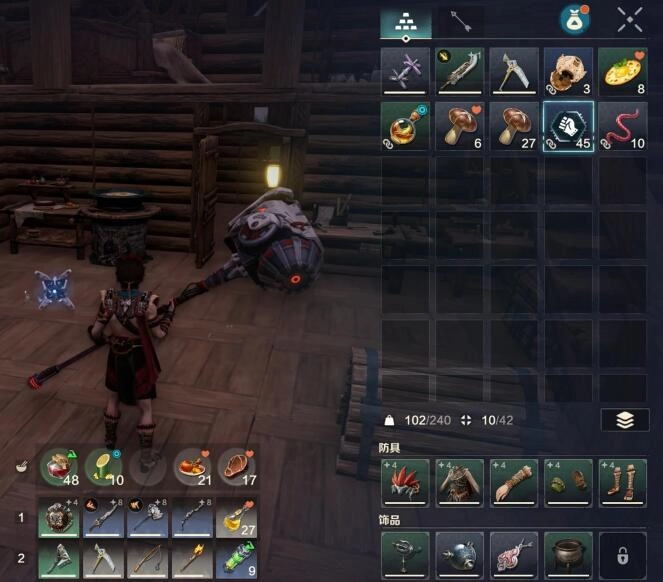The height and width of the screenshot is (582, 663).
Task: Select the green canister with 9 in hotbar
Action: [236, 560]
